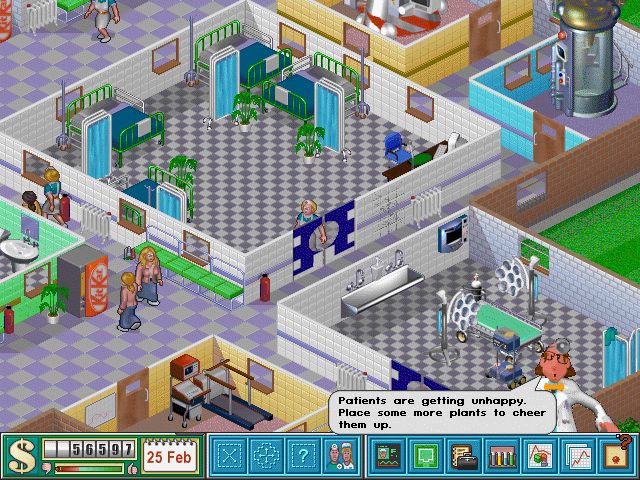This screenshot has width=640, height=480.
Task: Open the casebook briefcase icon
Action: [x=461, y=456]
